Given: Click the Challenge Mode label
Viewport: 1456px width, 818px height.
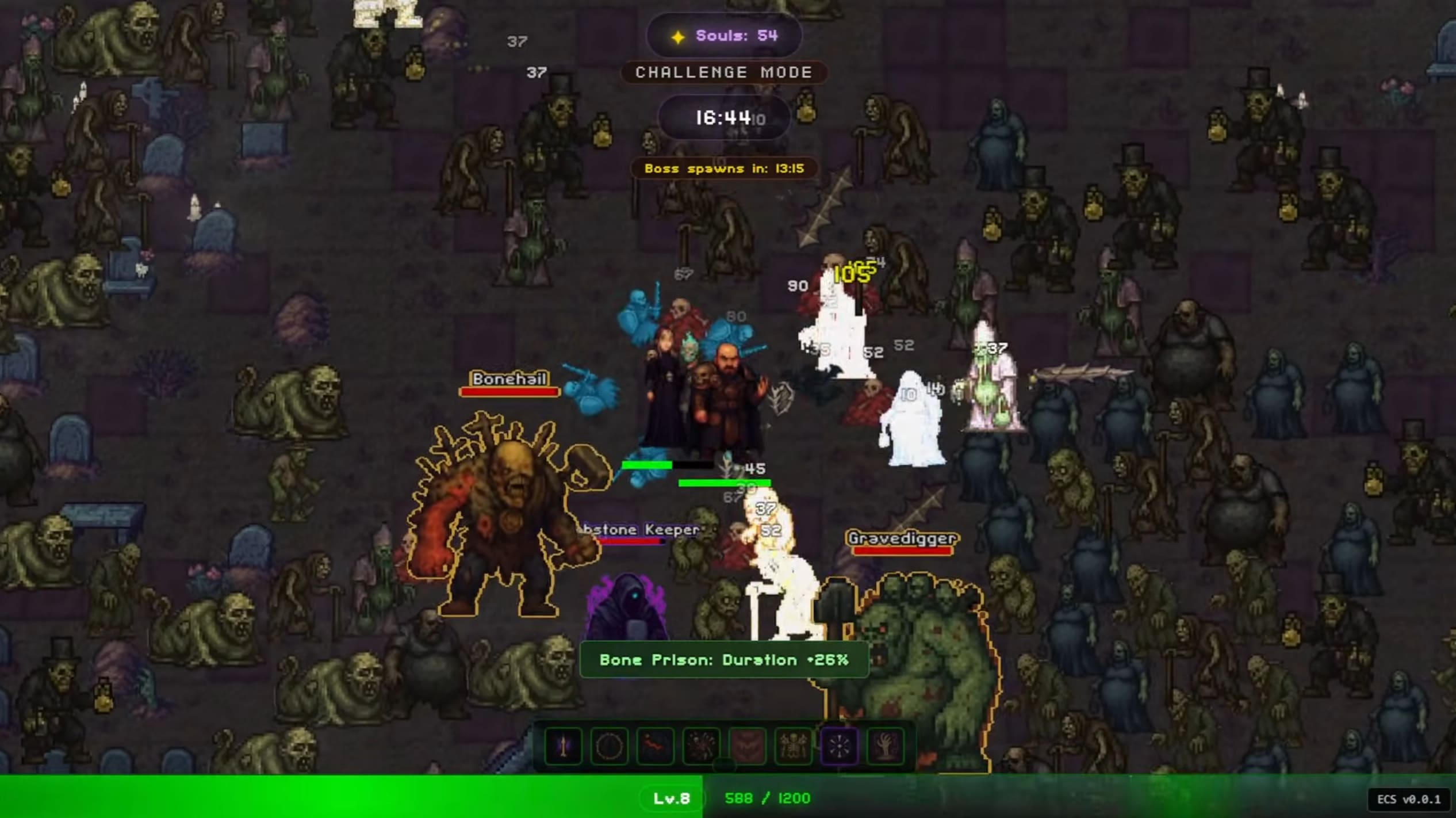Looking at the screenshot, I should [x=723, y=72].
